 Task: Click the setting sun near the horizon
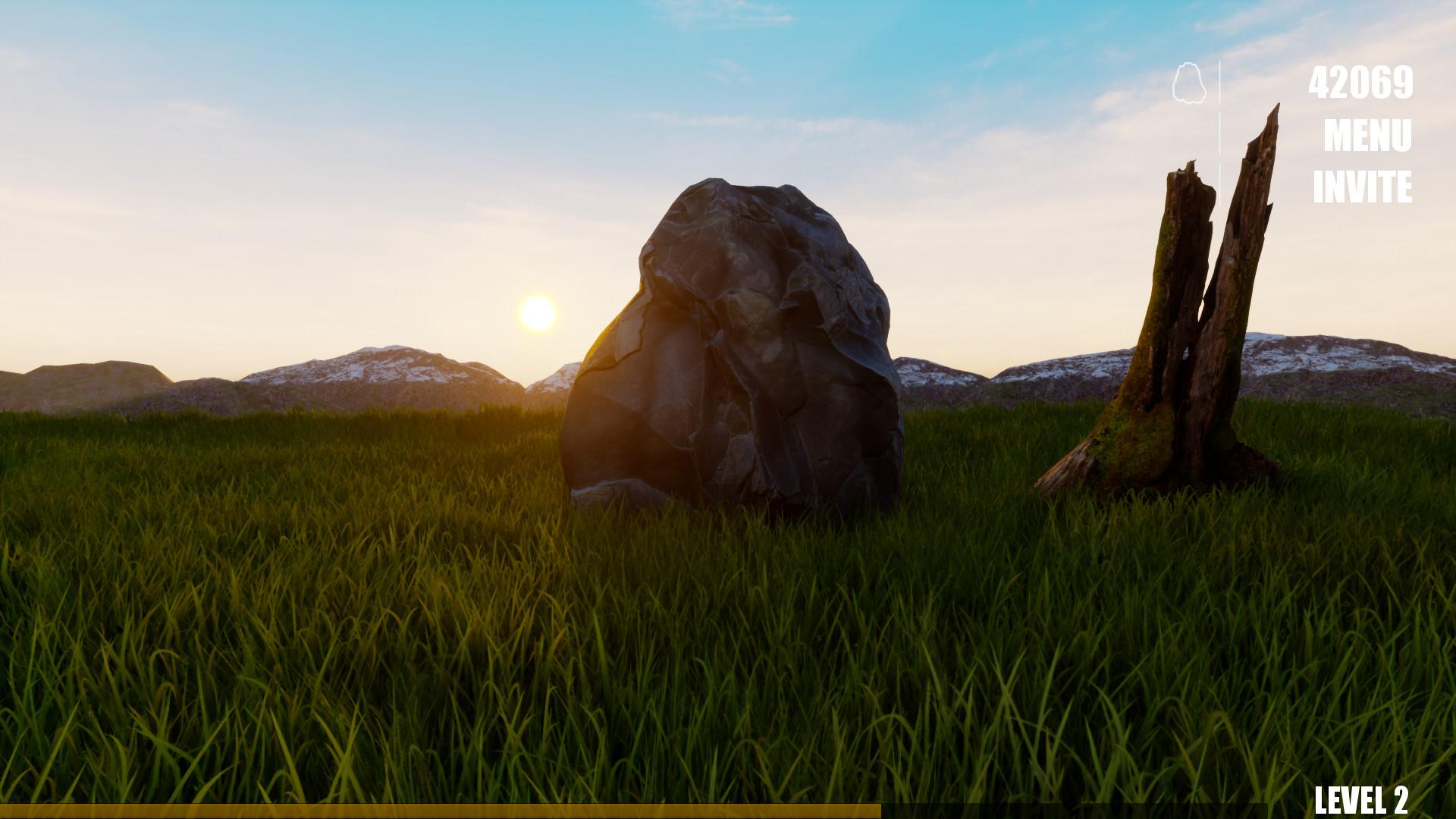[538, 311]
